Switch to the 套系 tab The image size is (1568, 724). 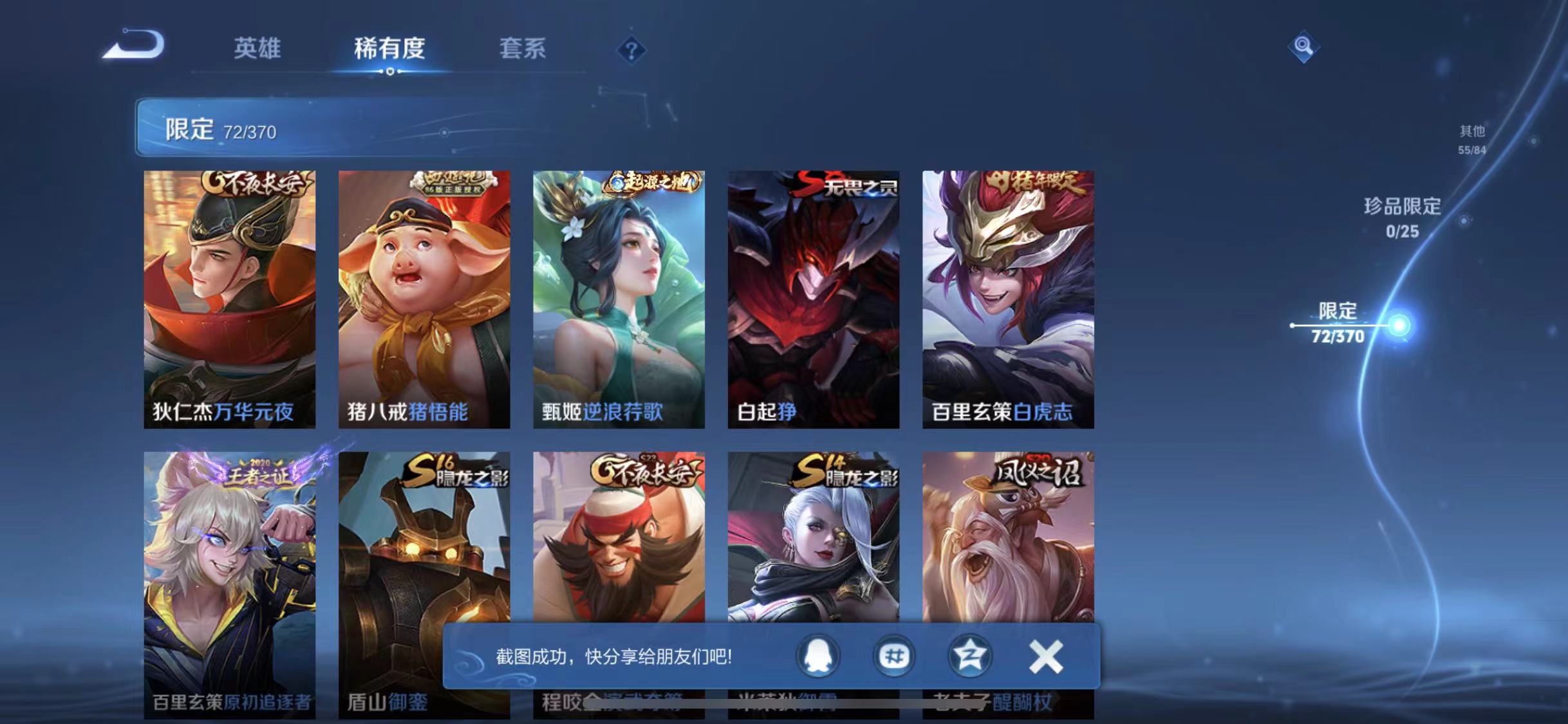coord(523,48)
